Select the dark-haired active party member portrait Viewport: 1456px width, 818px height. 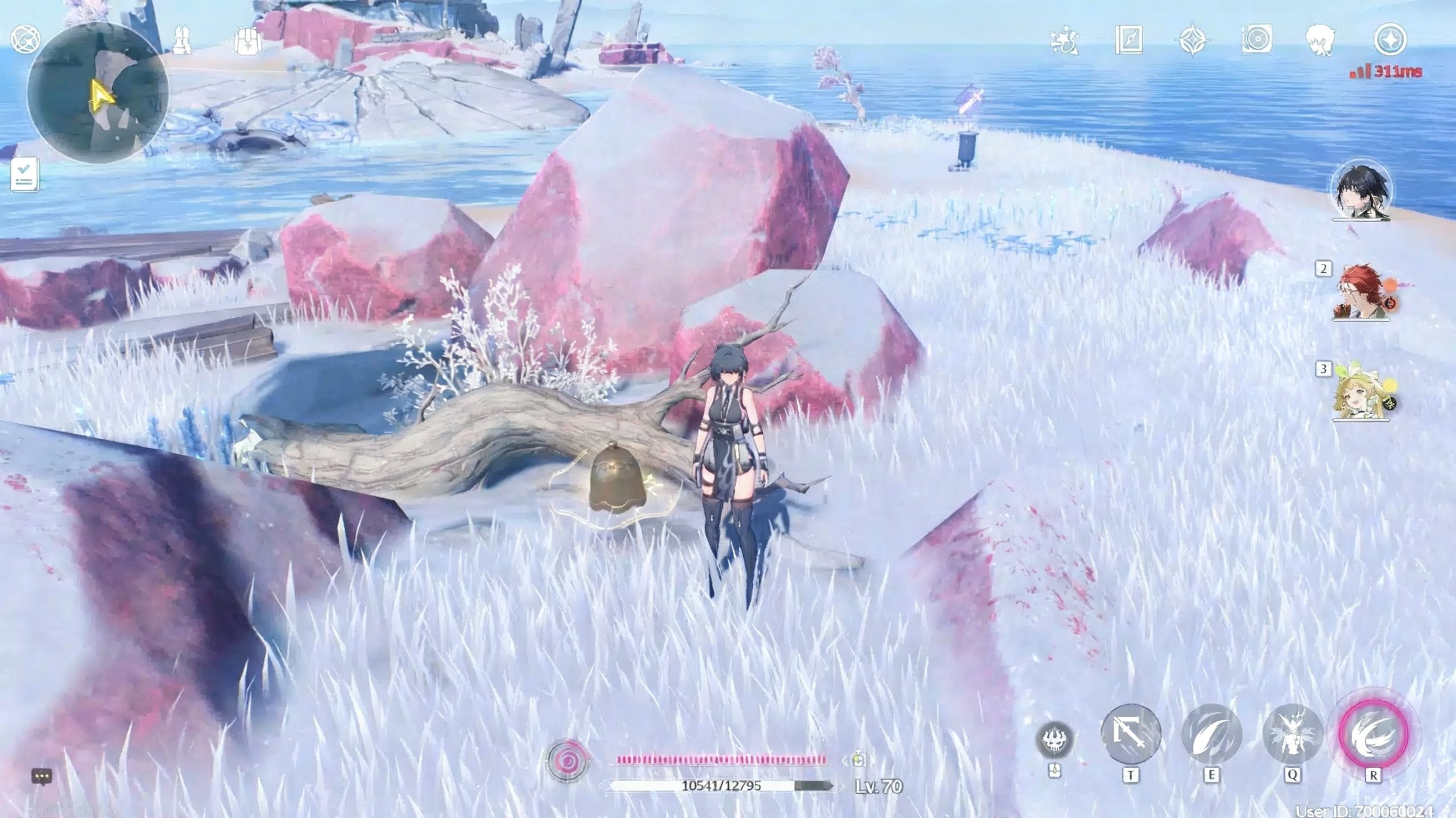[x=1361, y=191]
